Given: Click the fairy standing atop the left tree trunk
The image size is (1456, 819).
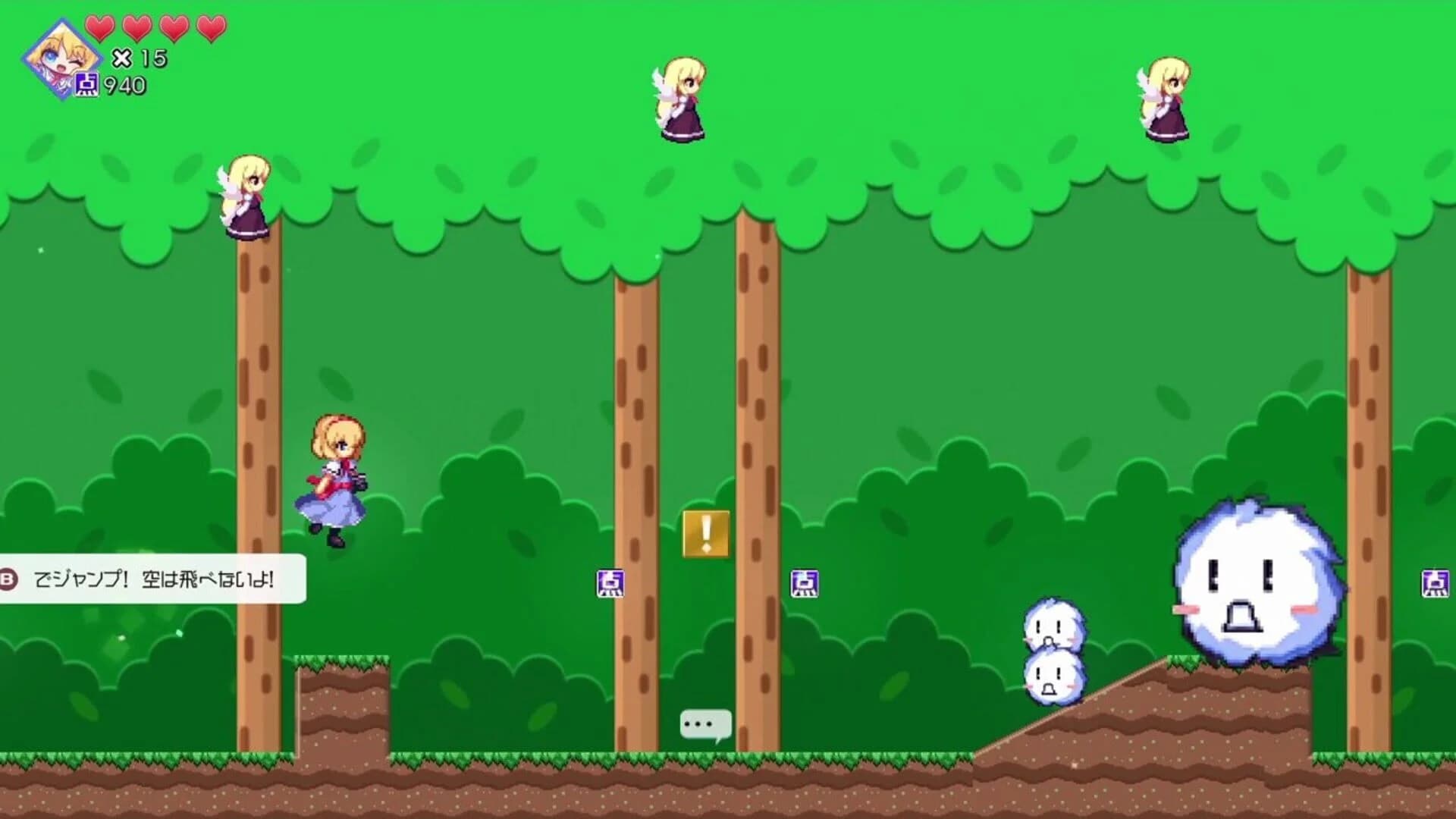Looking at the screenshot, I should [245, 196].
